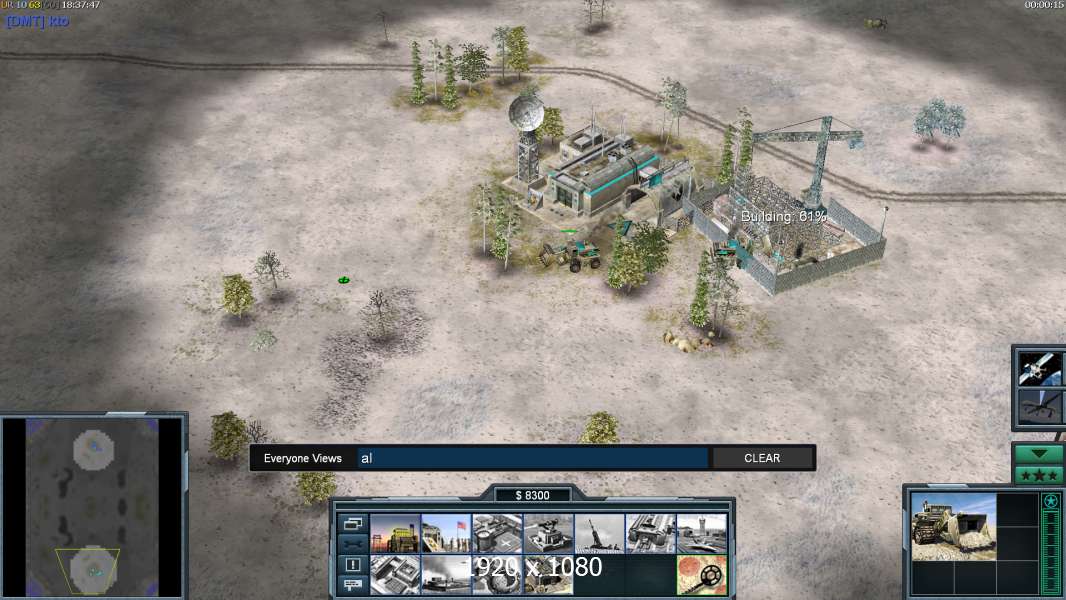1066x600 pixels.
Task: Activate the mine detector clear mines icon
Action: [700, 575]
